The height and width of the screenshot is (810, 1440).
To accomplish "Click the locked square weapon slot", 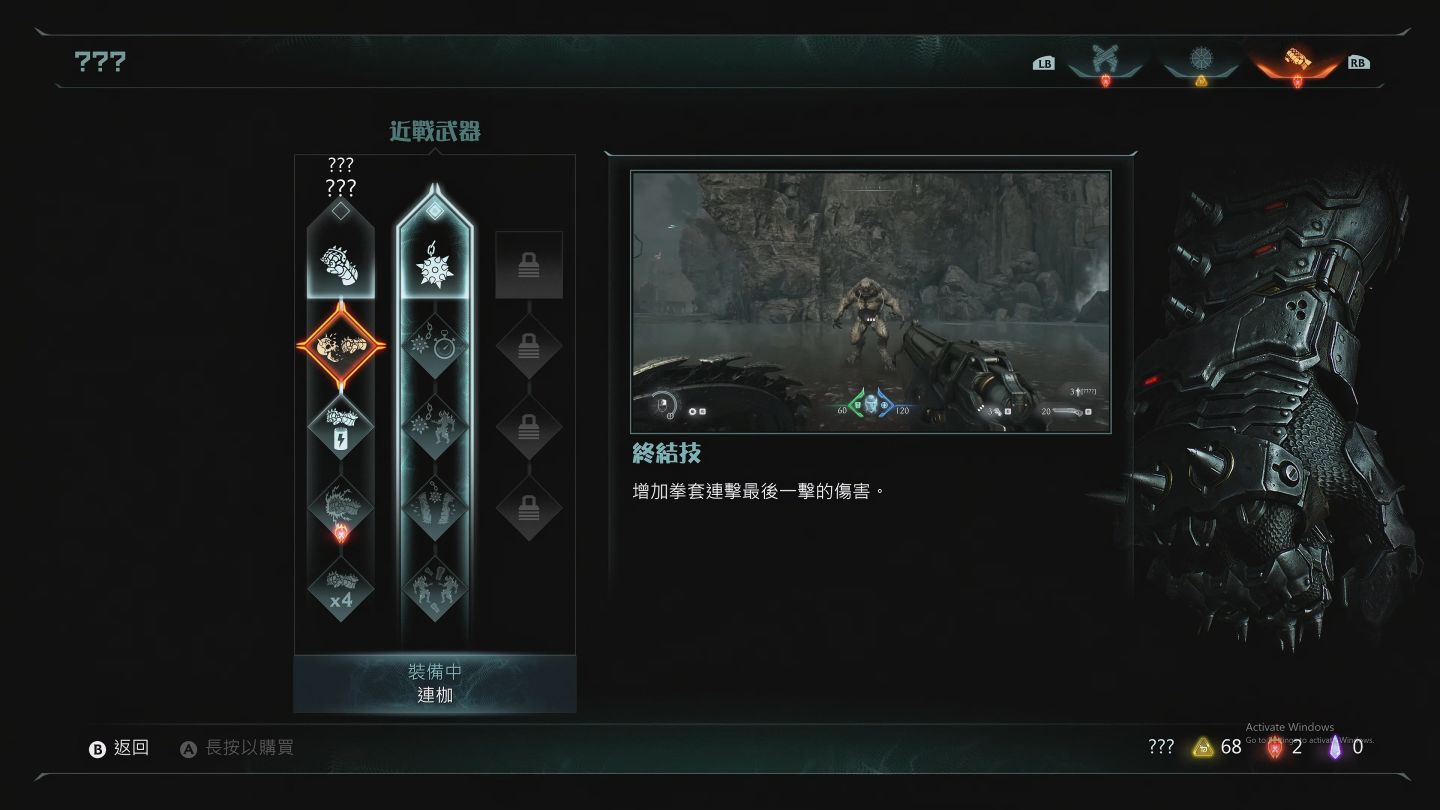I will click(529, 265).
